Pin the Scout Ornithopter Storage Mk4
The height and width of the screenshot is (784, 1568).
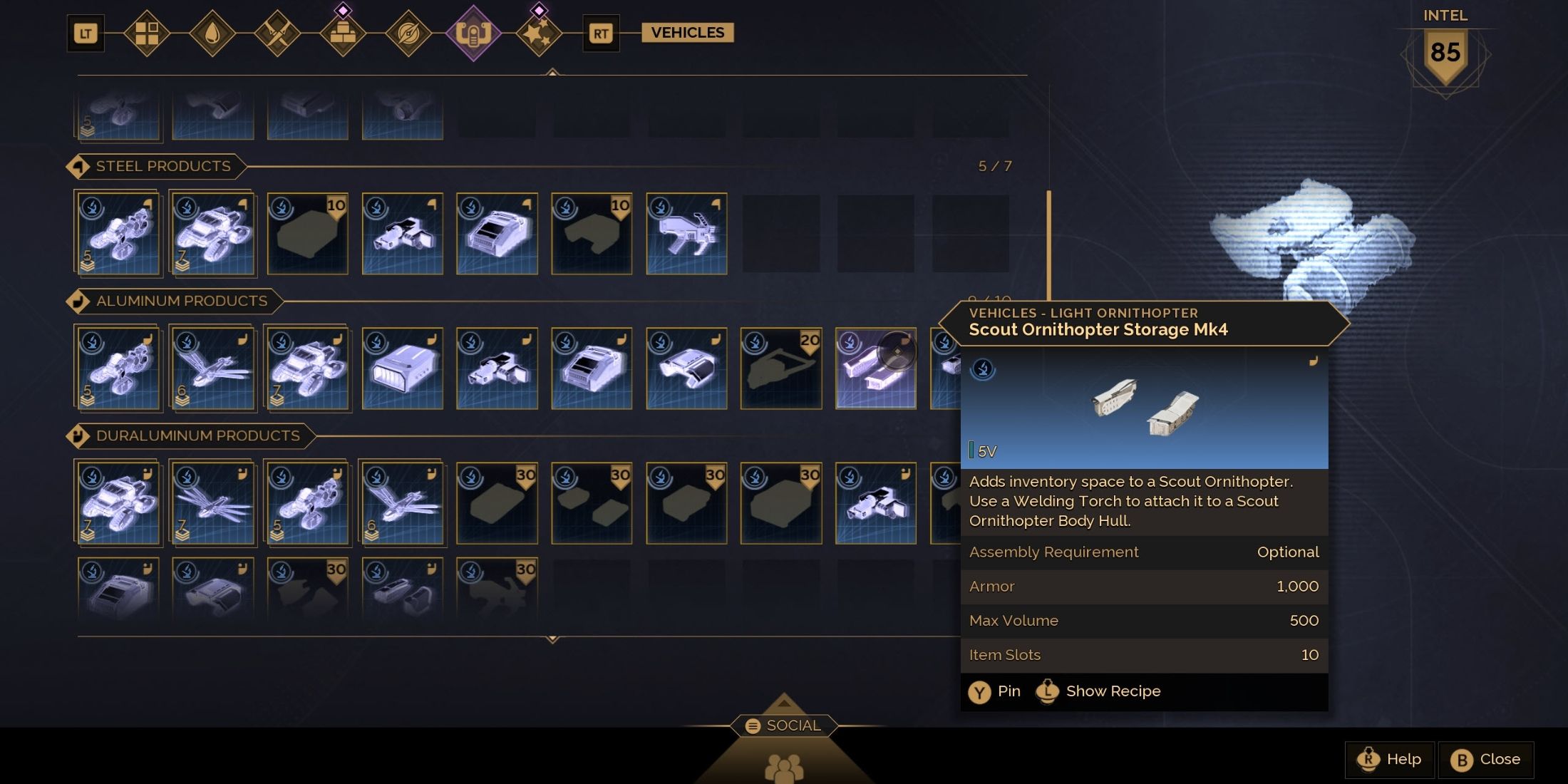pyautogui.click(x=996, y=691)
